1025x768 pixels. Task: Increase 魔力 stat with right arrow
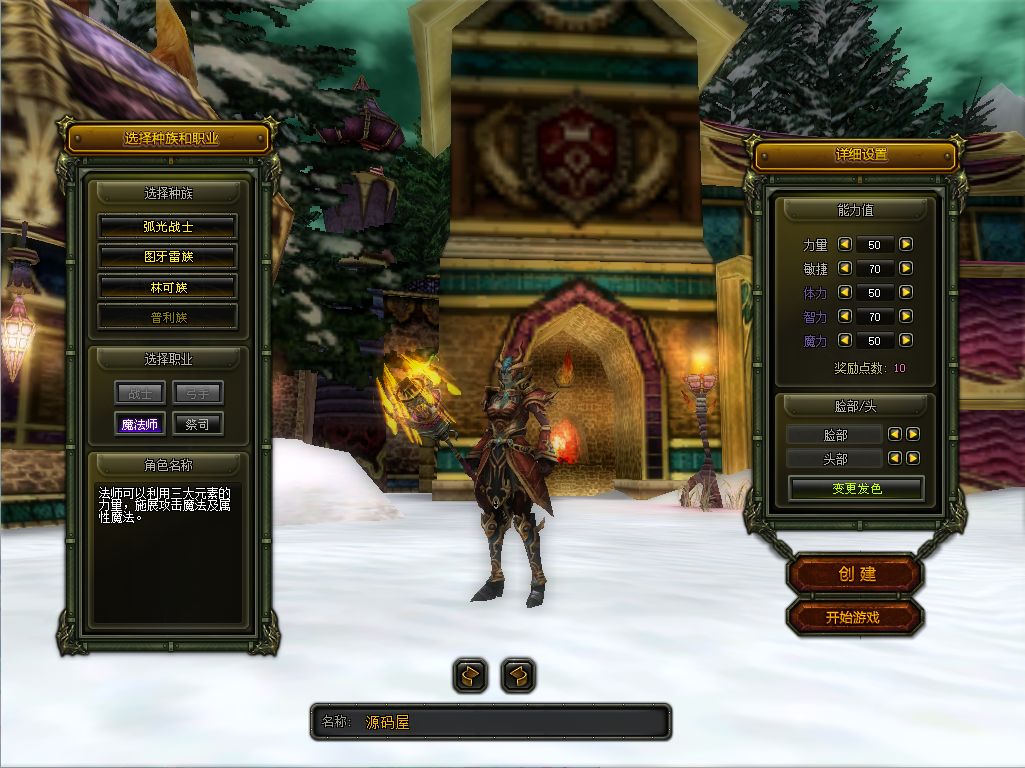pyautogui.click(x=906, y=341)
